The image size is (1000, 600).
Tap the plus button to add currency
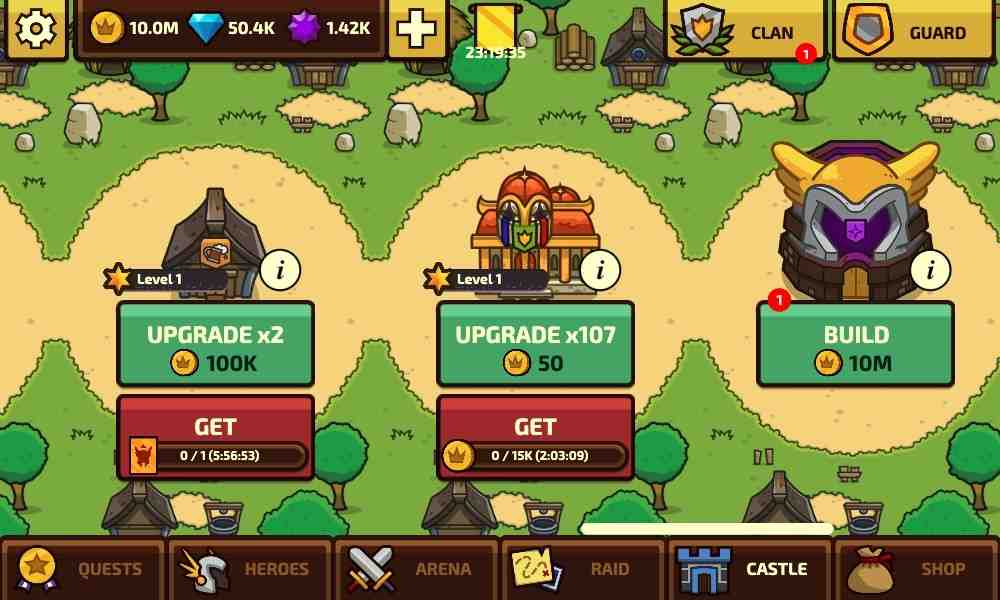tap(416, 29)
